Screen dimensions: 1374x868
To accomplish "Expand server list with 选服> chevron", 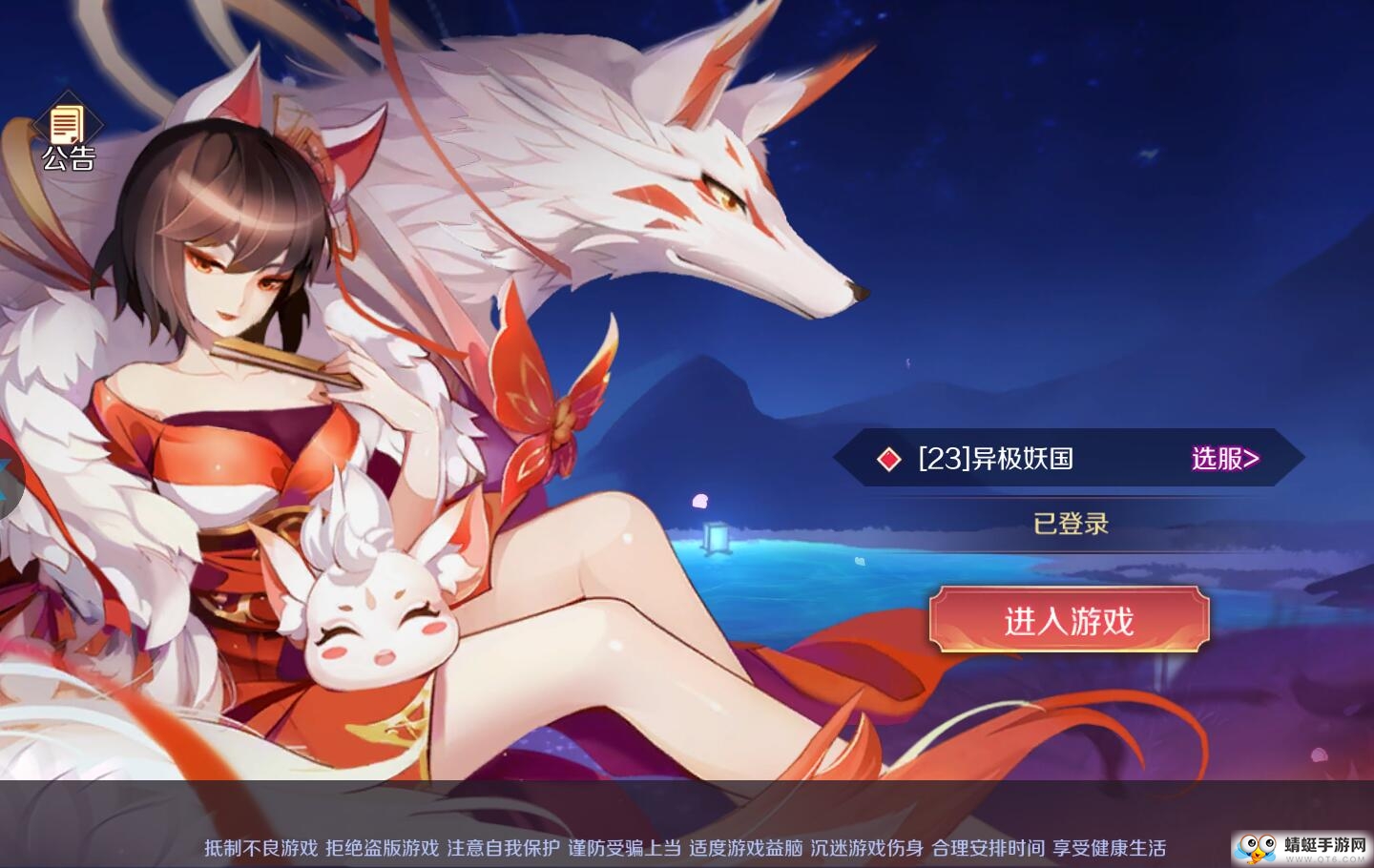I will [1224, 459].
